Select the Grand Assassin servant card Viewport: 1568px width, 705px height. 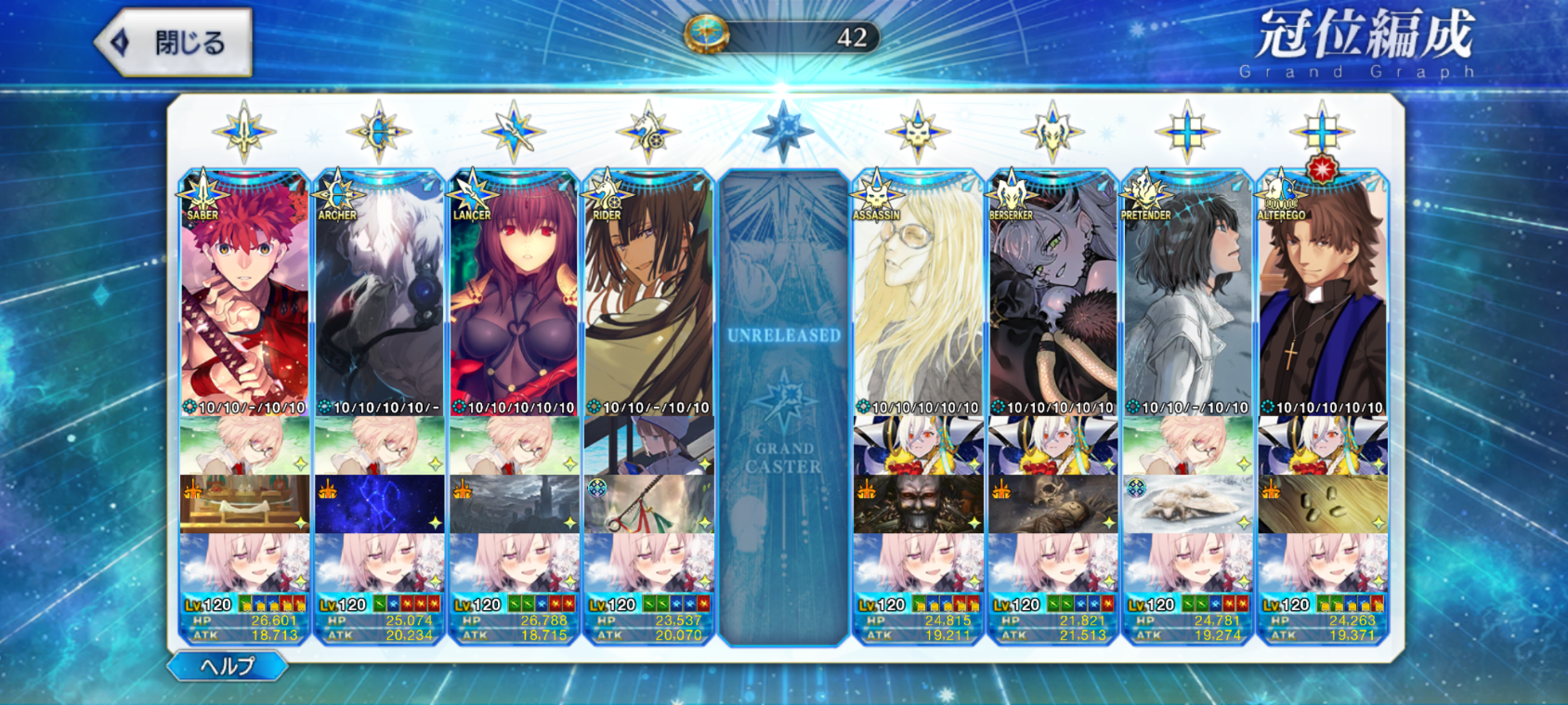coord(918,297)
